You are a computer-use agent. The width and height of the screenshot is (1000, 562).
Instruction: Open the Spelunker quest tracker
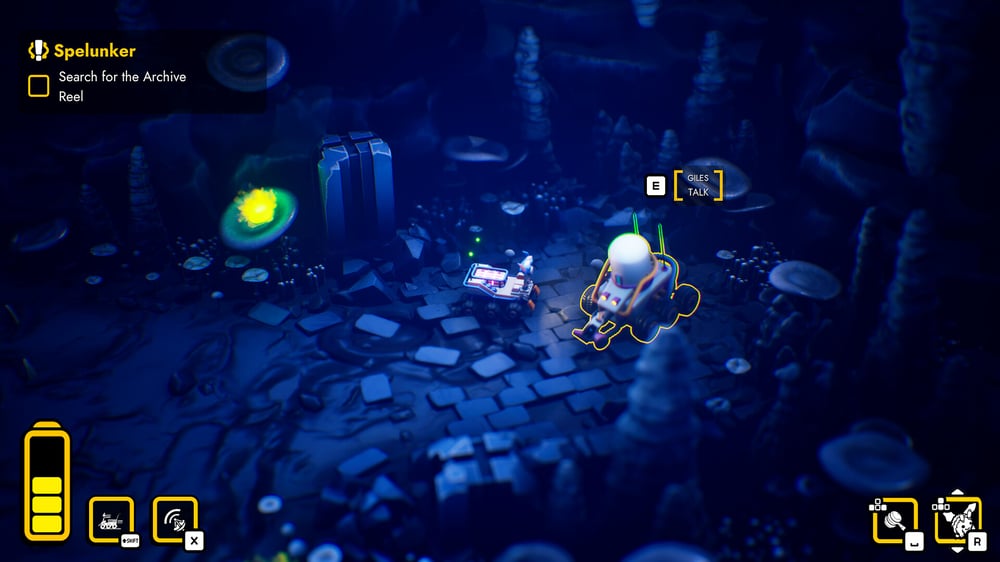[83, 51]
